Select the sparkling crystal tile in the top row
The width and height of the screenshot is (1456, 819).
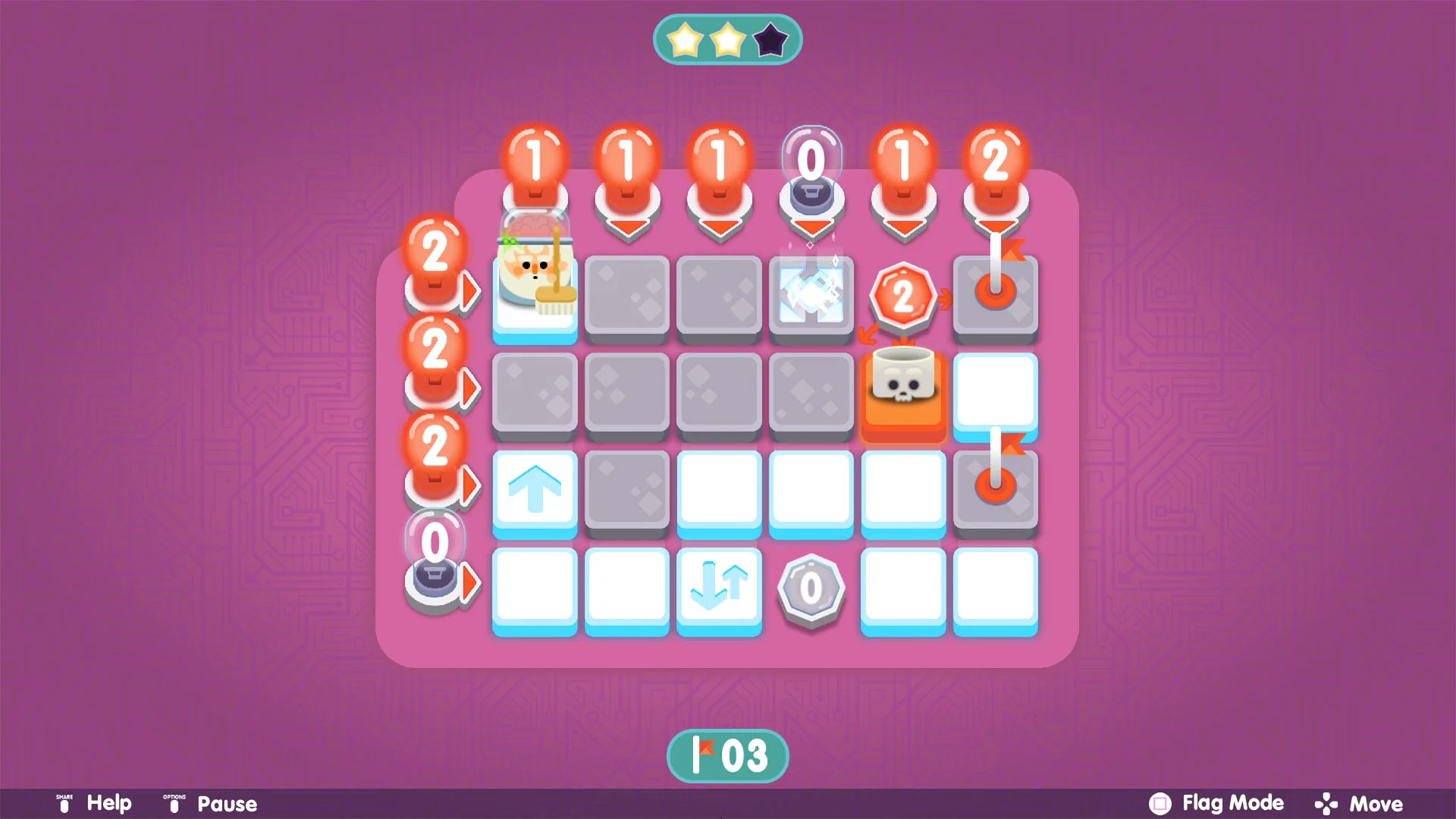(811, 296)
